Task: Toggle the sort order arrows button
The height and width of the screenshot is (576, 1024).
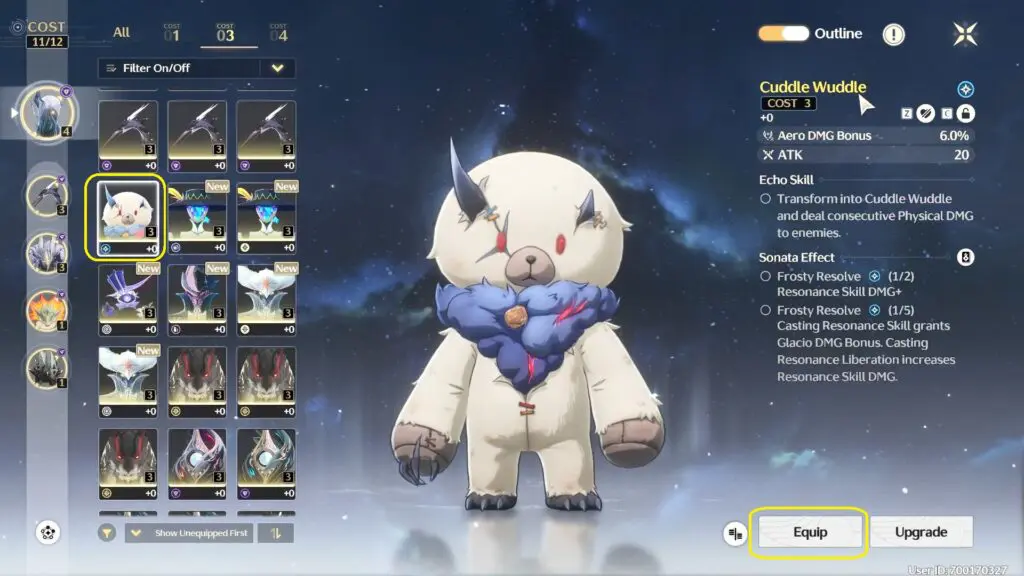Action: click(x=275, y=533)
